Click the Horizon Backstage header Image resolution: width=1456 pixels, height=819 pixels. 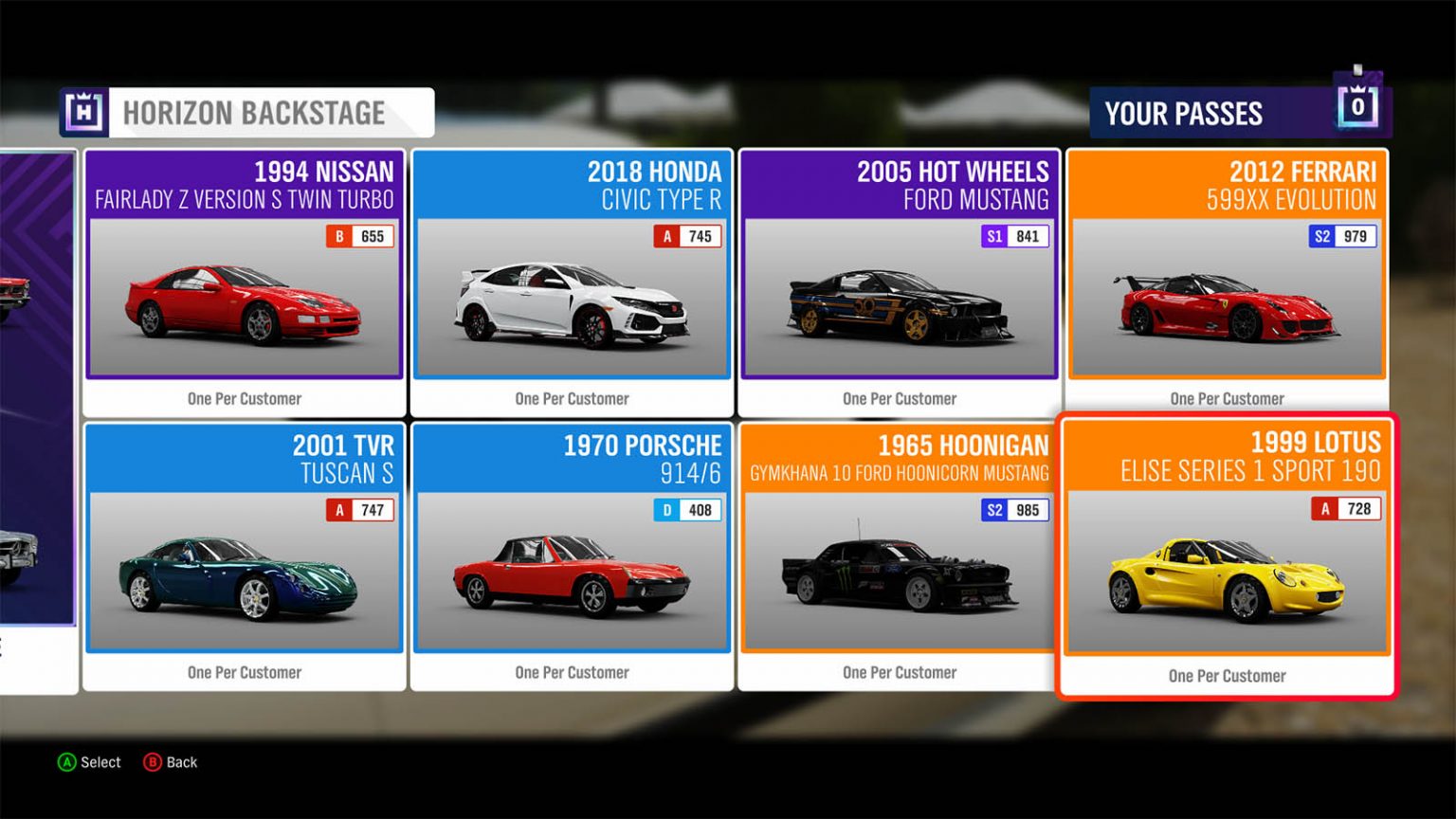(x=246, y=113)
